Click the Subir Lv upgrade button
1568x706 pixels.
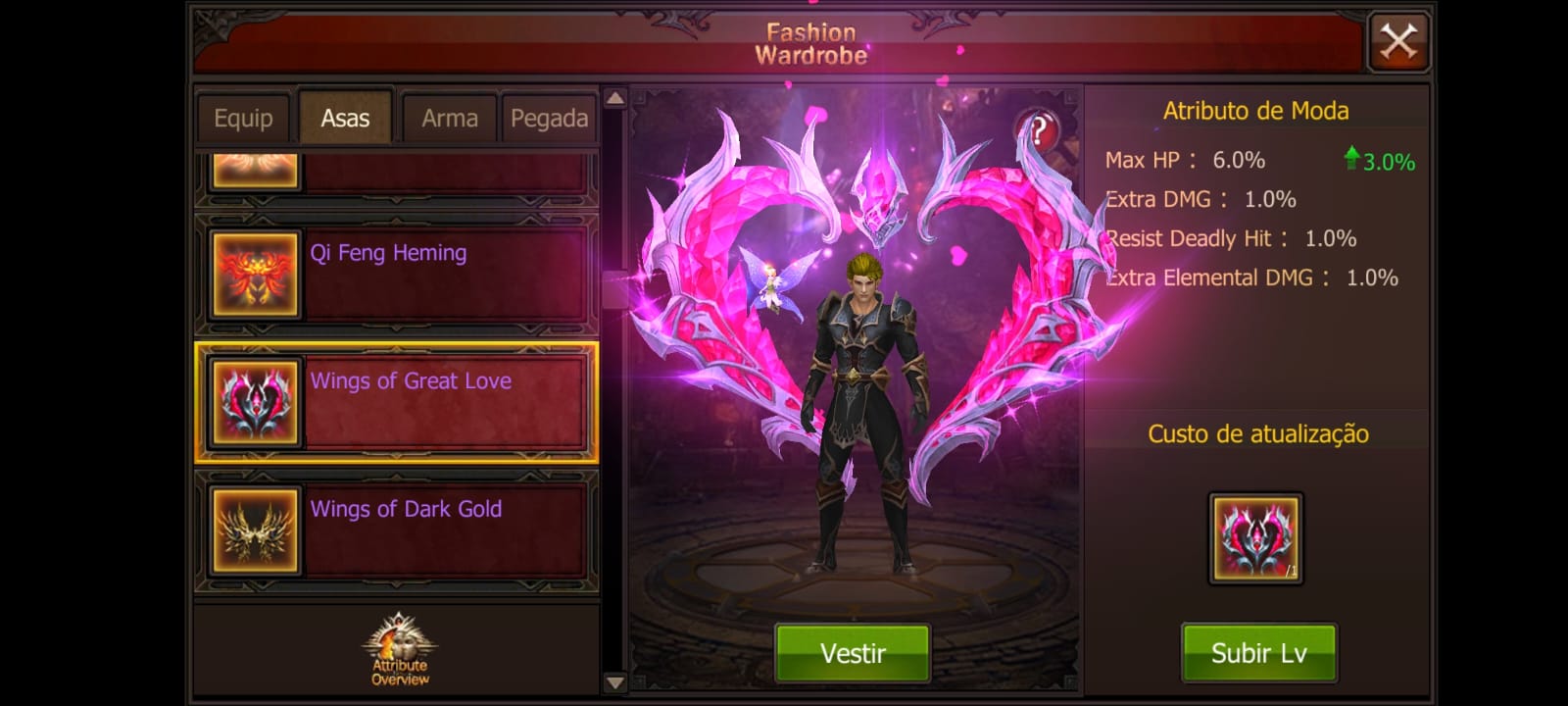click(1258, 653)
